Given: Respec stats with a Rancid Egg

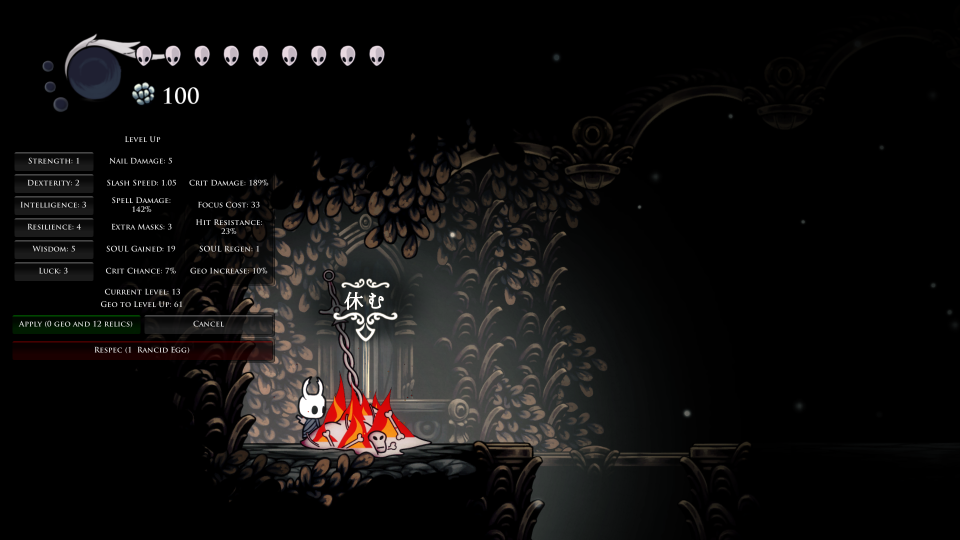Looking at the screenshot, I should [142, 350].
